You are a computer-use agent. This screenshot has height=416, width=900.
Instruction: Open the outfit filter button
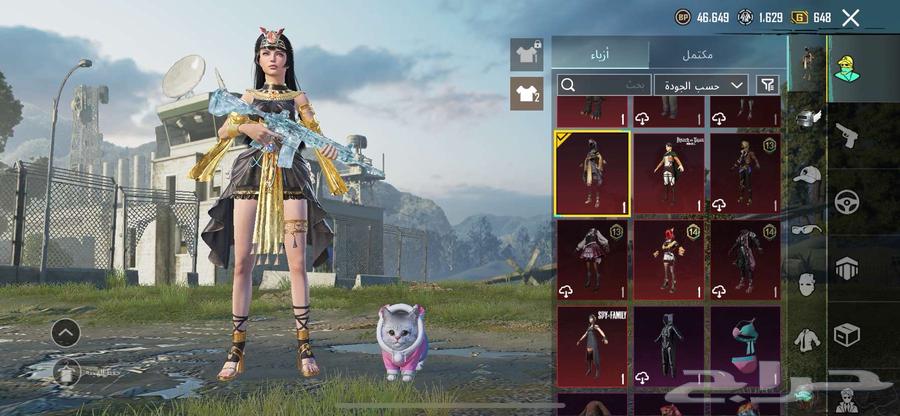click(x=768, y=85)
